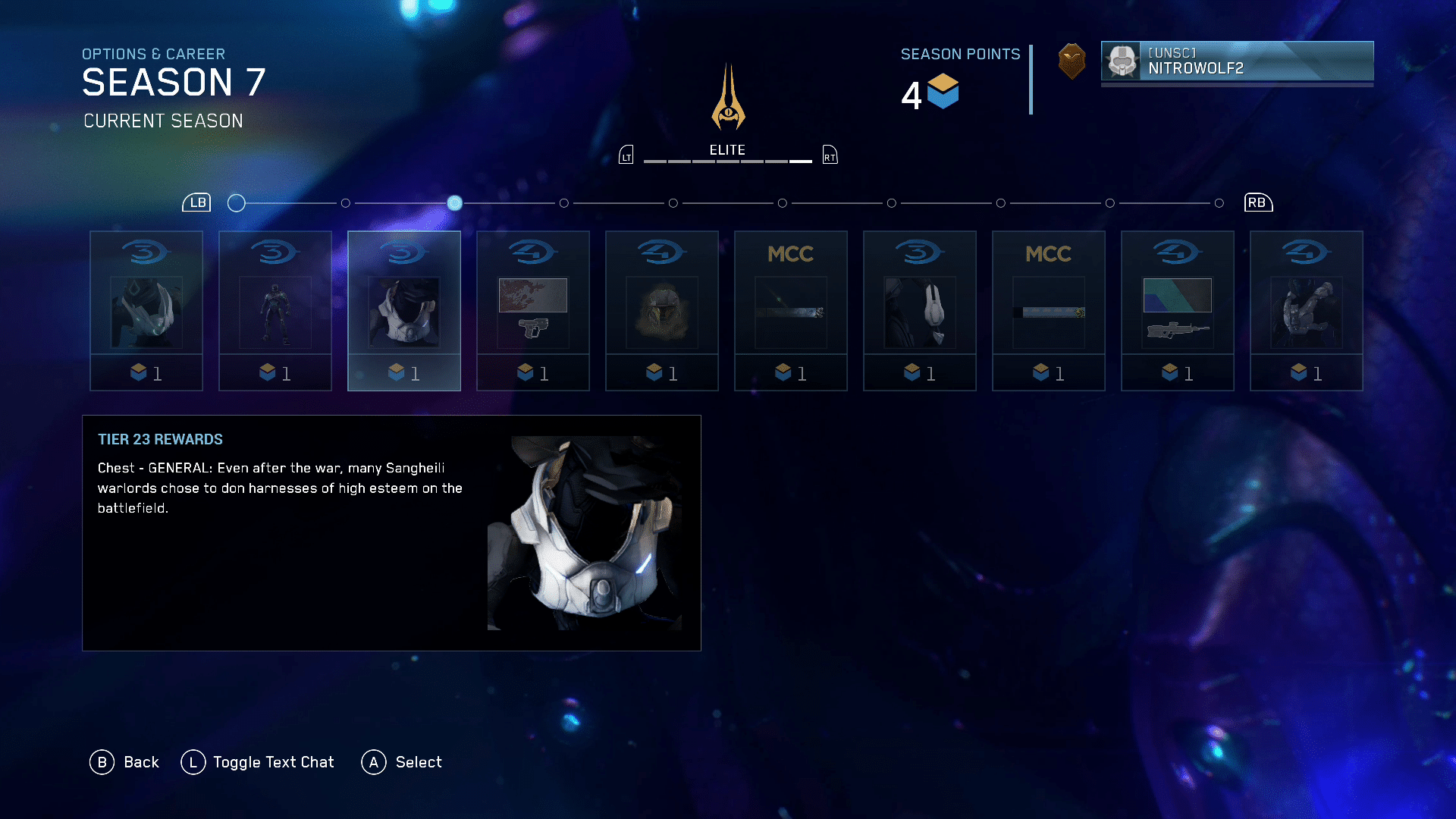Go back using the Back label
Image resolution: width=1456 pixels, height=819 pixels.
tap(141, 762)
